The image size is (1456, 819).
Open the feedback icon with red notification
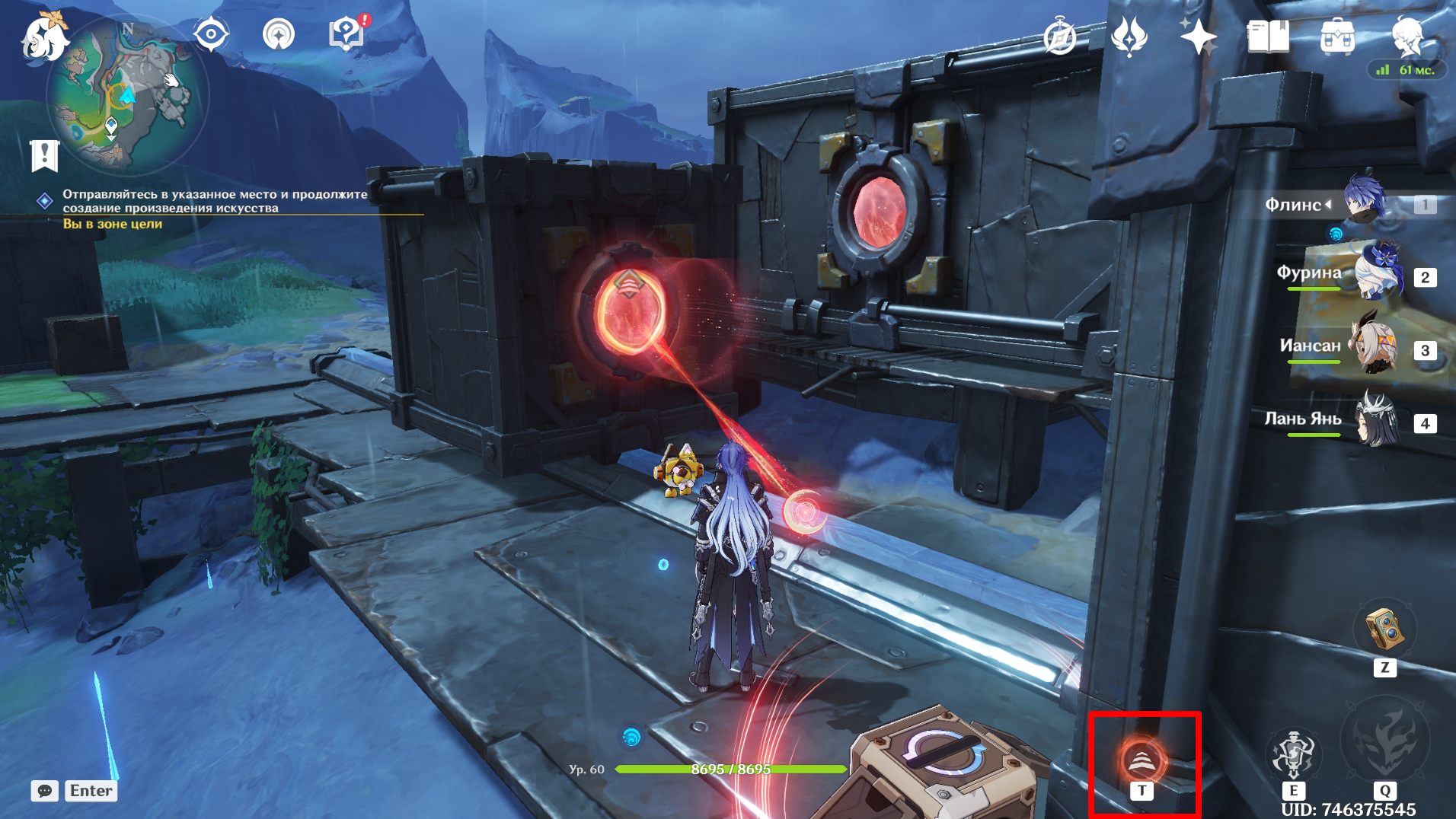pos(346,33)
